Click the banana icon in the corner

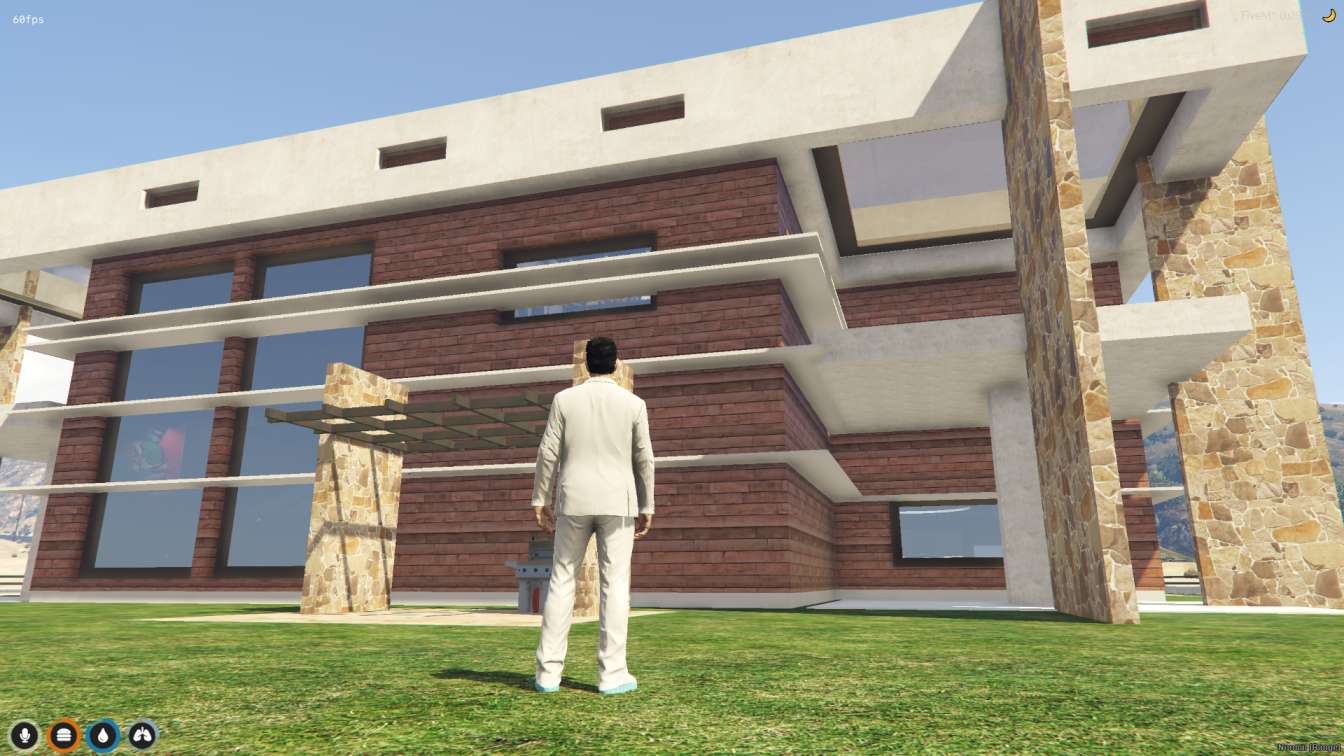click(x=1328, y=16)
